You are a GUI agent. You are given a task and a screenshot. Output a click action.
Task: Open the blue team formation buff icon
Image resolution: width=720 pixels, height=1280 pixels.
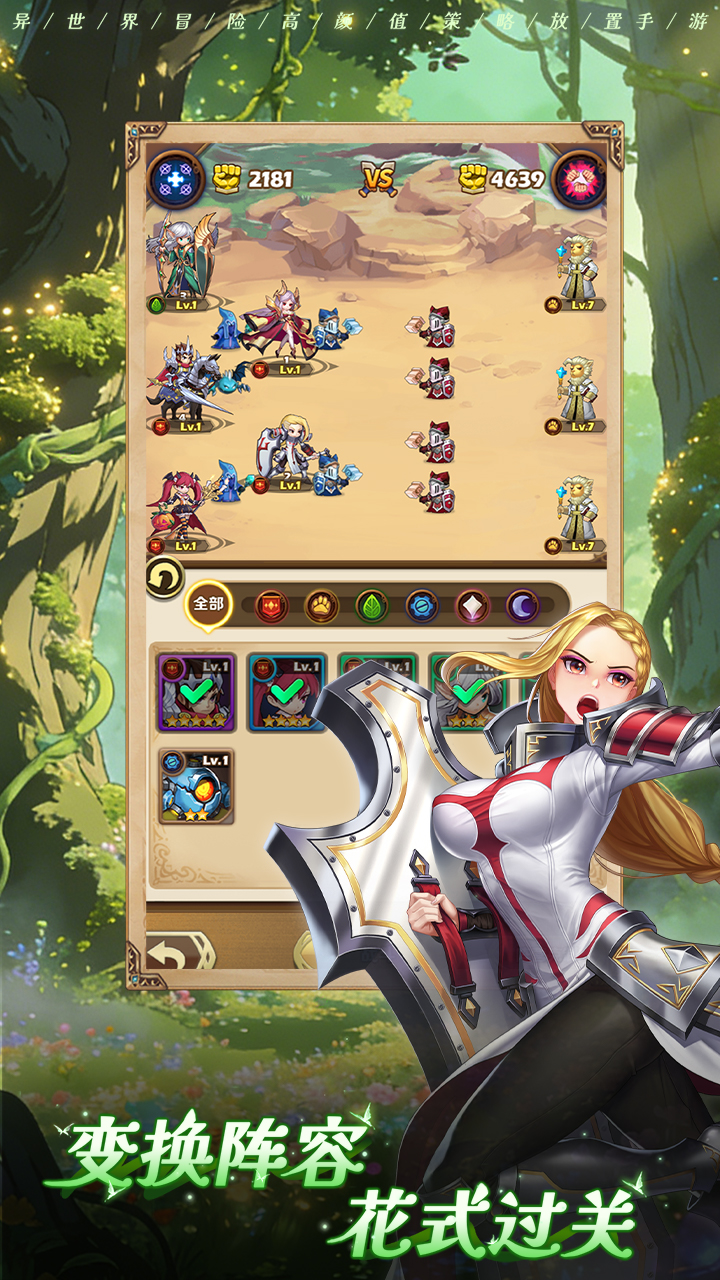tap(176, 180)
